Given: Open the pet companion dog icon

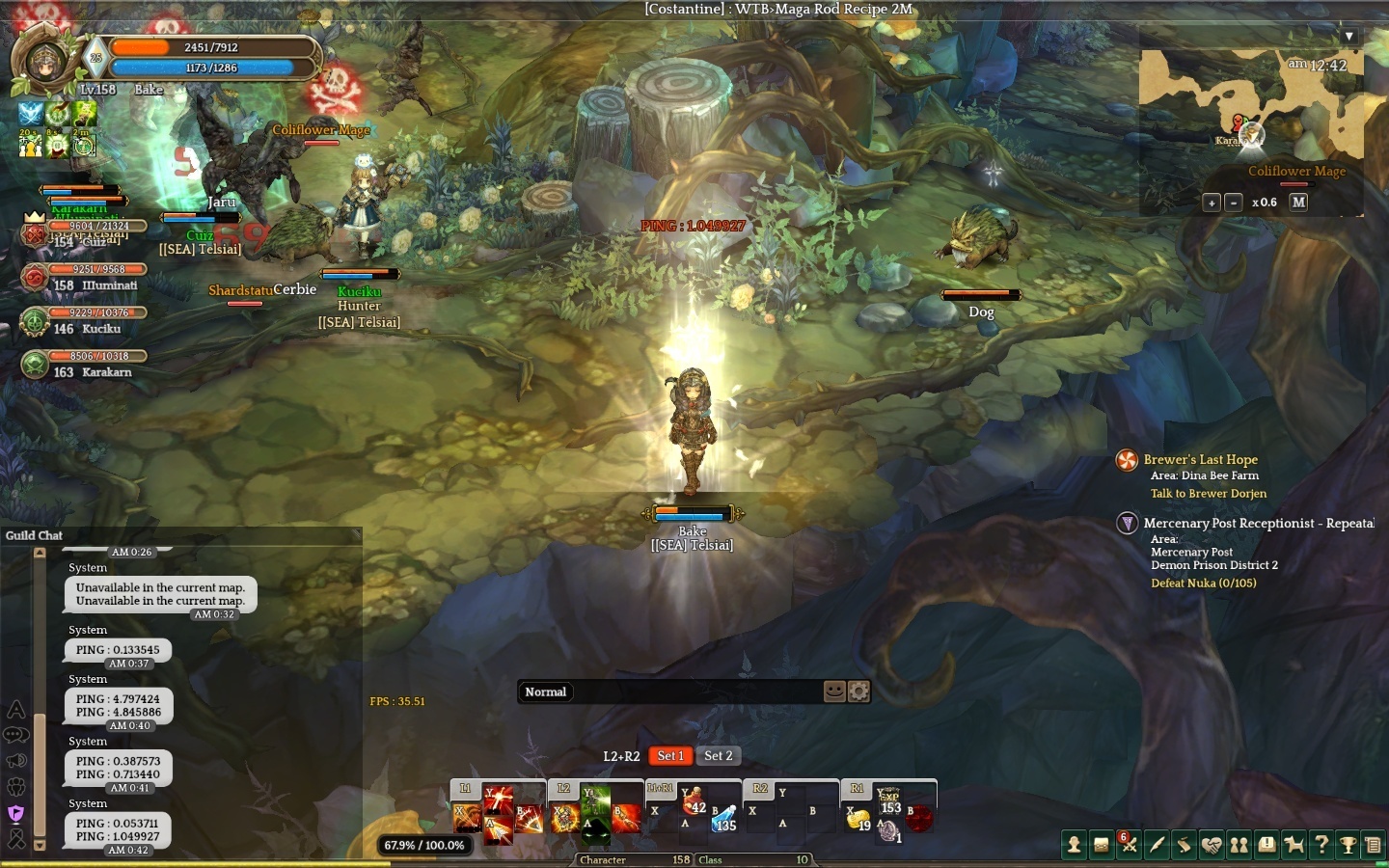Looking at the screenshot, I should (x=1294, y=846).
